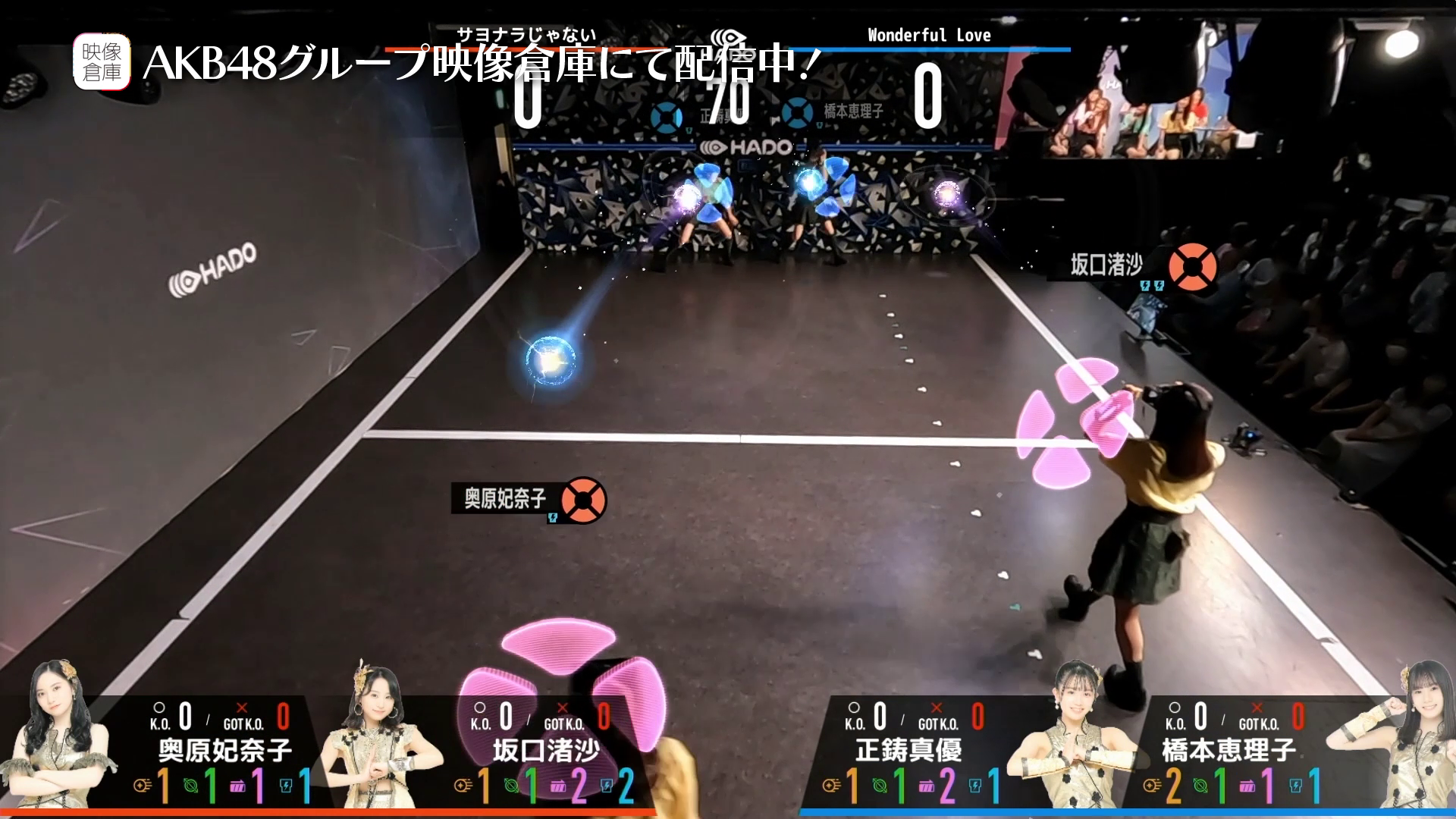Click the 映像倉庫 logo badge
Image resolution: width=1456 pixels, height=819 pixels.
tap(102, 61)
